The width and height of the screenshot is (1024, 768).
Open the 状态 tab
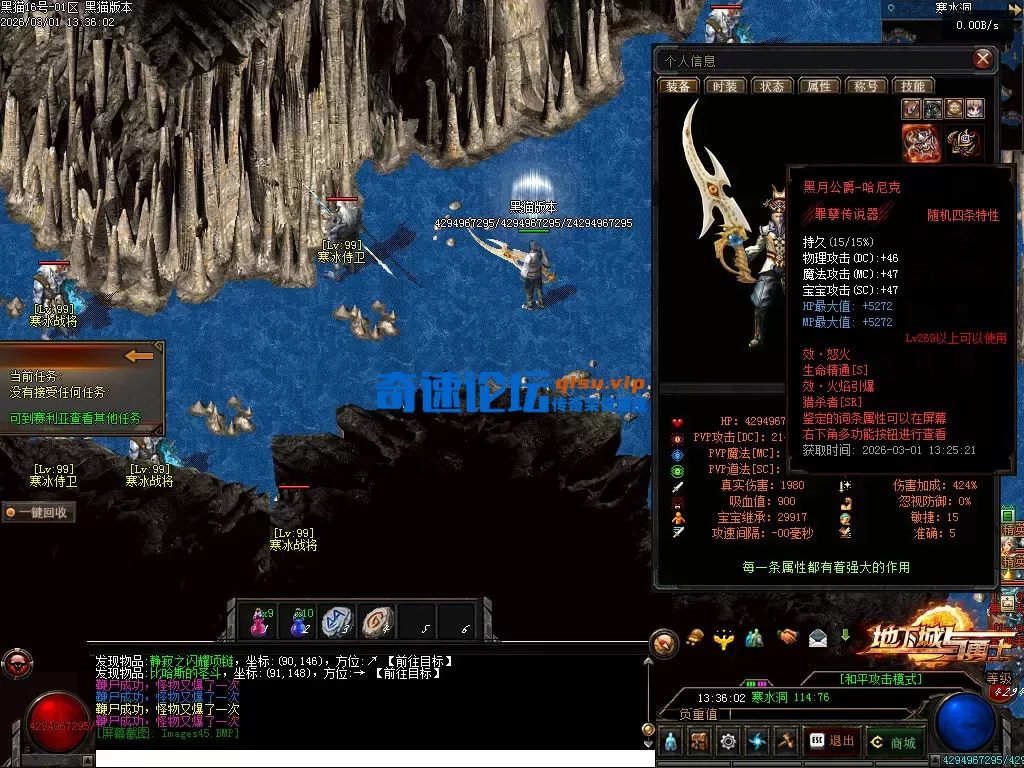pyautogui.click(x=773, y=86)
